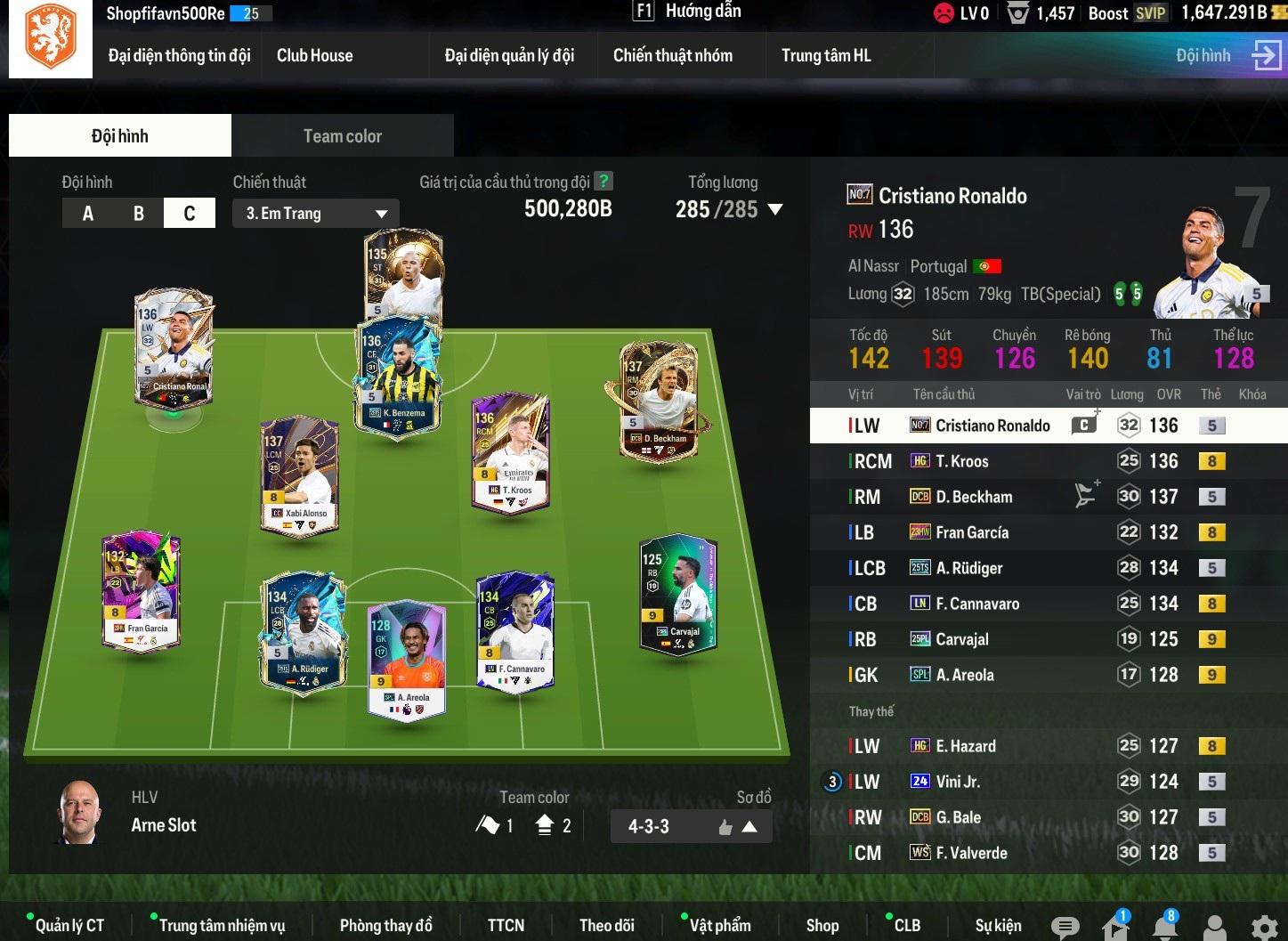
Task: Open the settings gear icon
Action: [1264, 928]
